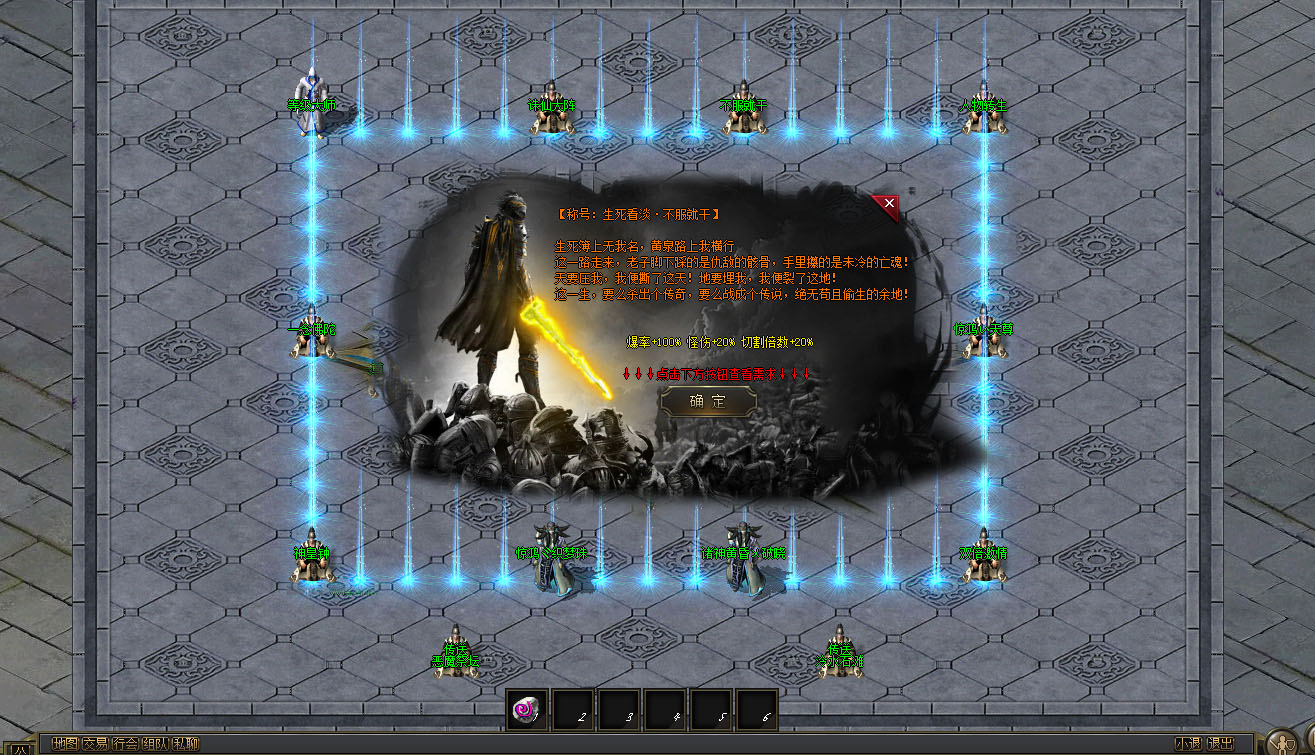Open the 地图 map button
Screen dimensions: 1315x755
tap(65, 744)
